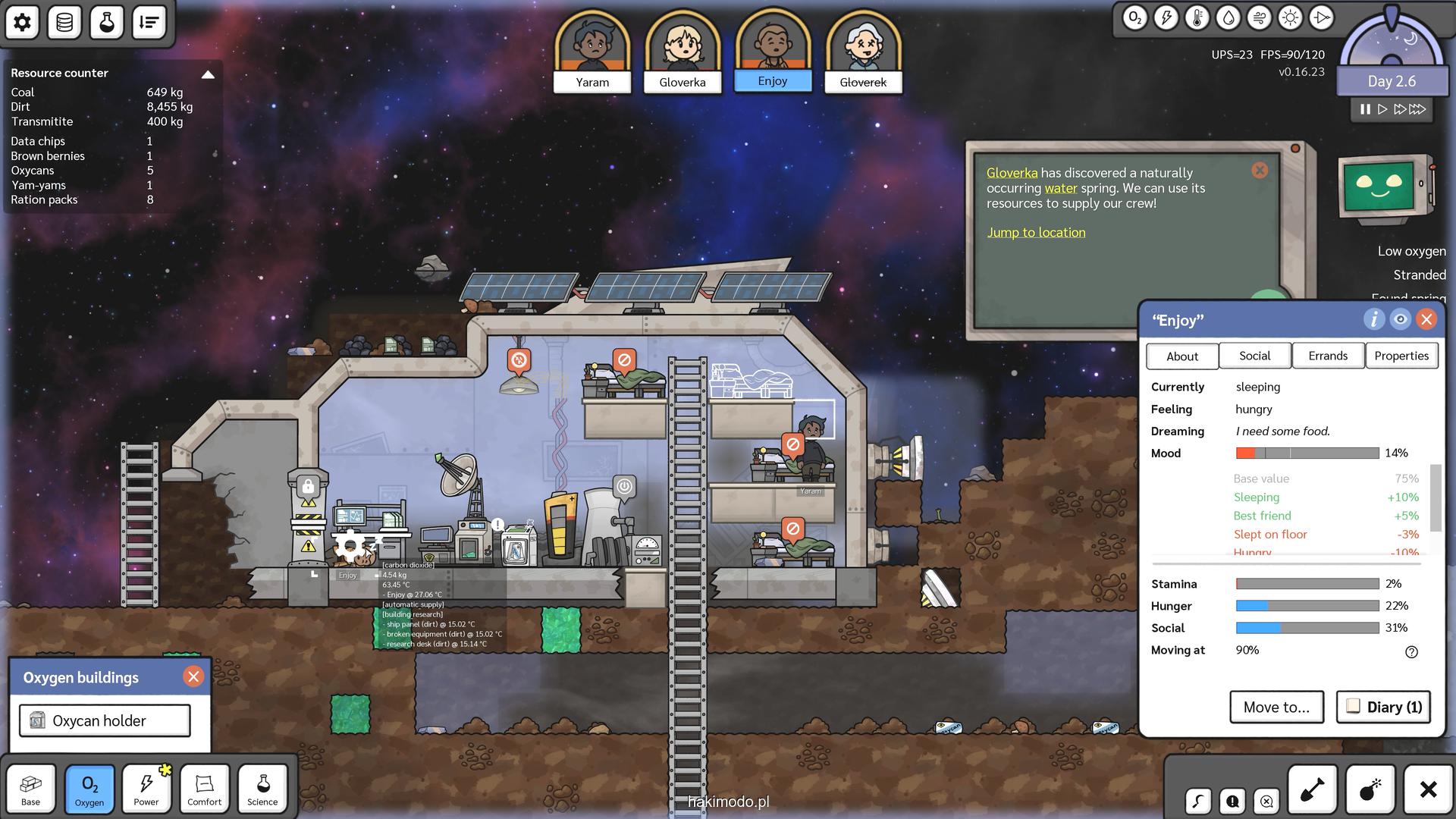Collapse the Resource counter panel

coord(208,74)
